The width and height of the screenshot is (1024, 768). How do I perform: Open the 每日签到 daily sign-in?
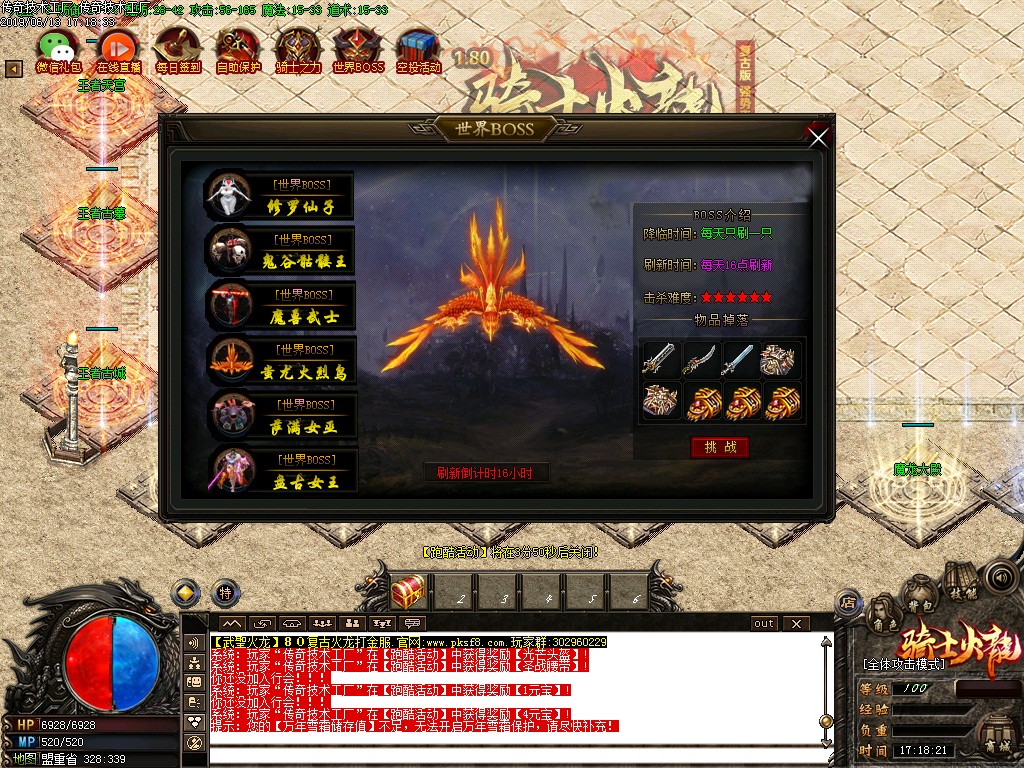[x=178, y=50]
